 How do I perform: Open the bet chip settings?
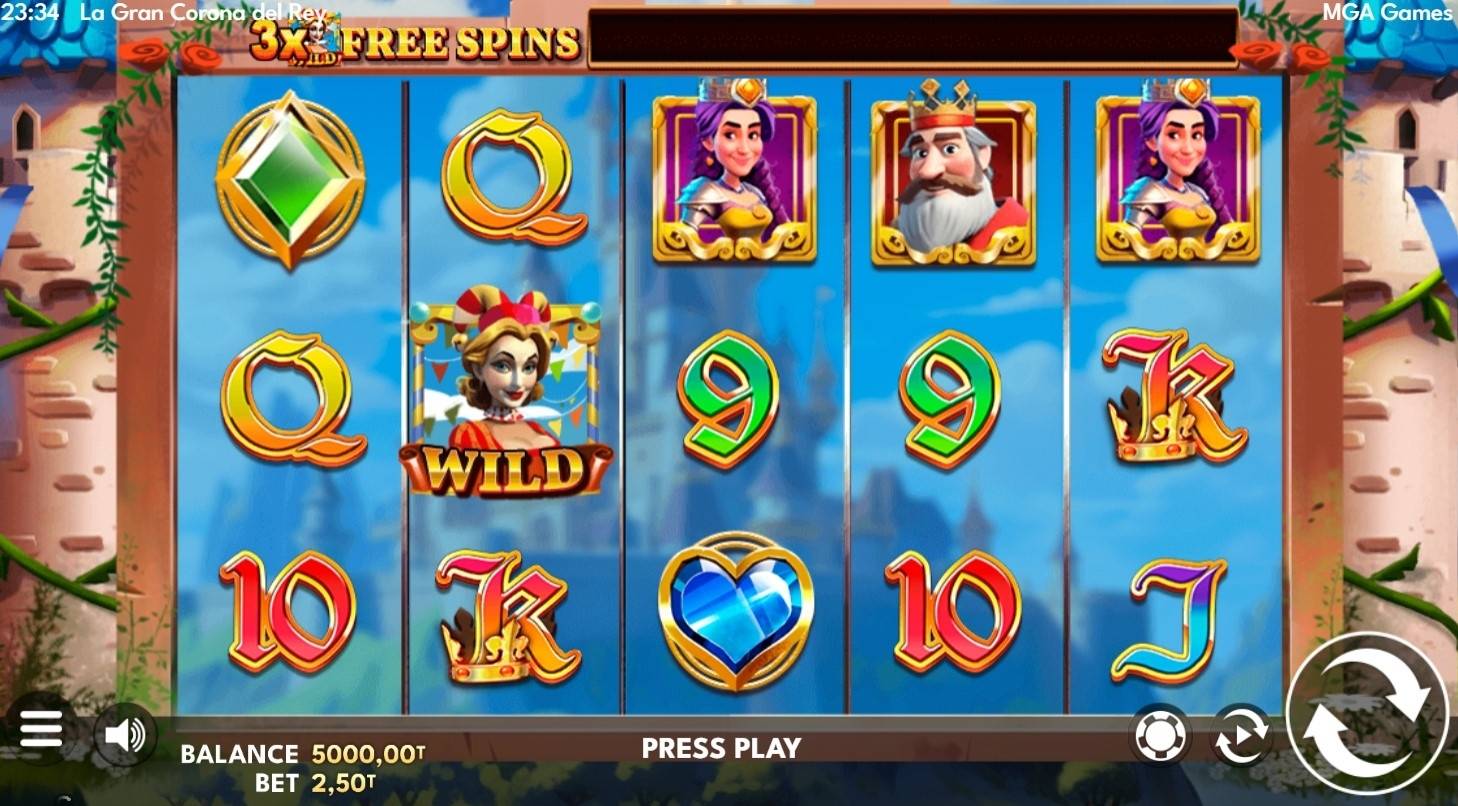pyautogui.click(x=1160, y=736)
